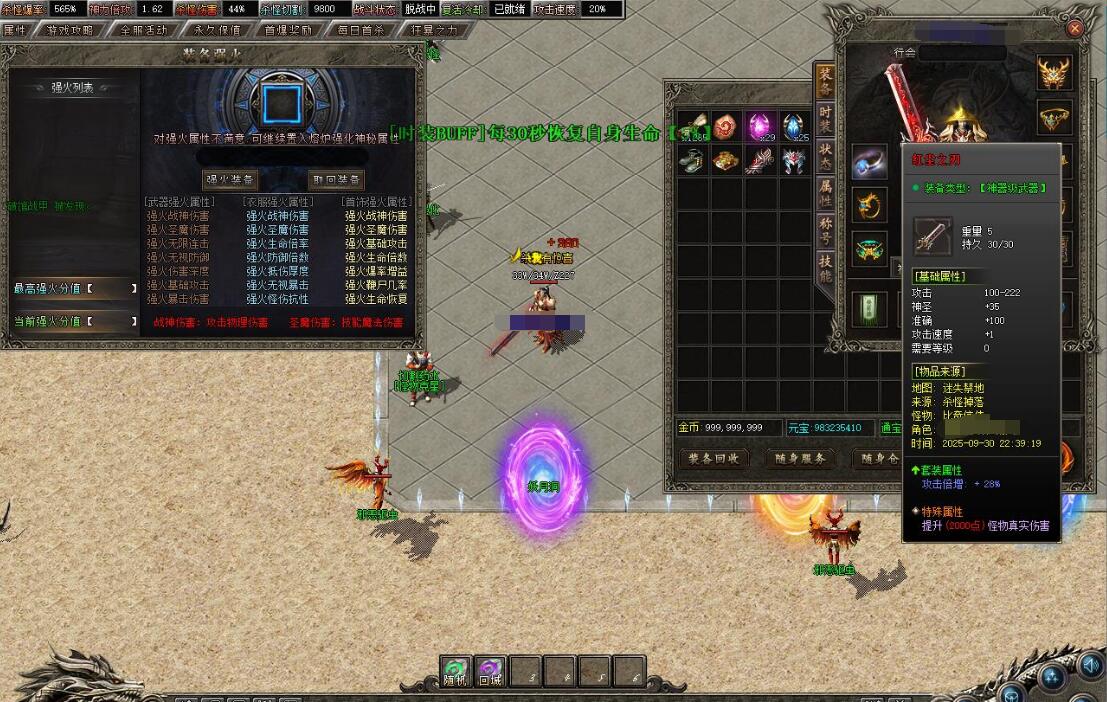Open the 首爆奖励 first-drop rewards tab
1107x702 pixels.
click(x=288, y=30)
